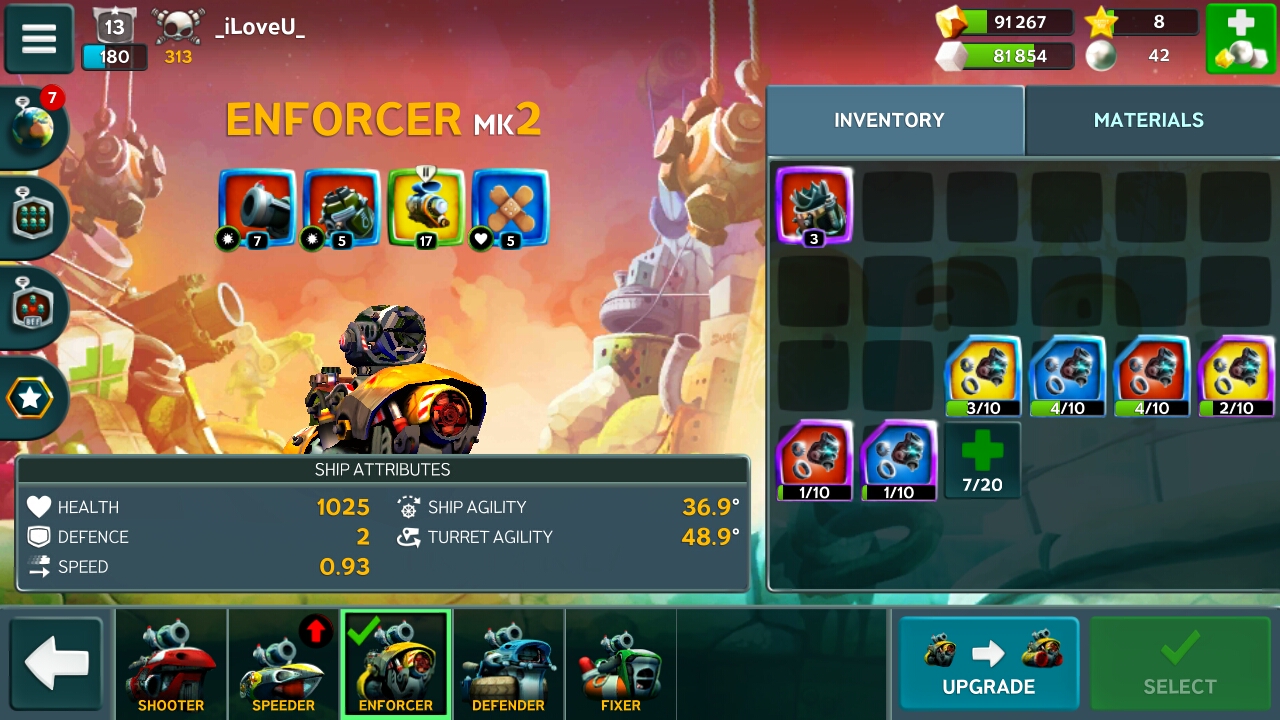Select the purple inventory item level 3
The image size is (1280, 720).
(814, 205)
